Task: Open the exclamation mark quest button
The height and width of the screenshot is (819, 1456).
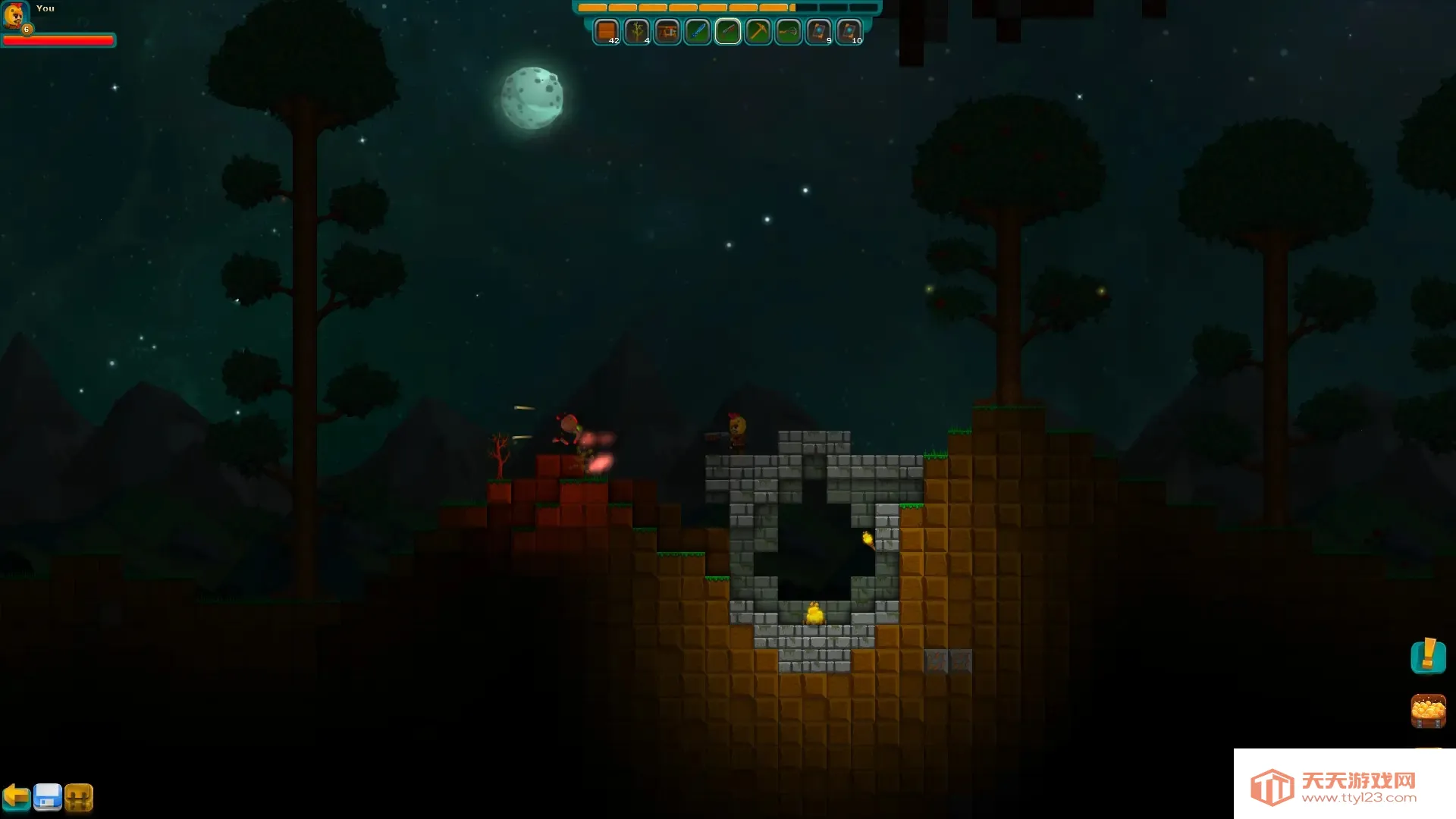Action: 1428,656
